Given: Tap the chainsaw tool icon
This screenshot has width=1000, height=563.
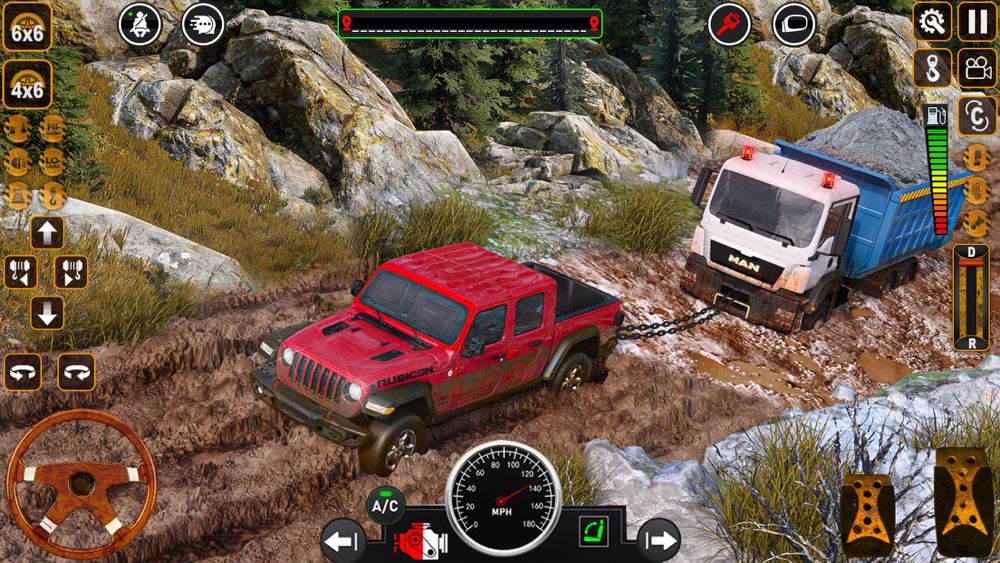Looking at the screenshot, I should point(729,24).
